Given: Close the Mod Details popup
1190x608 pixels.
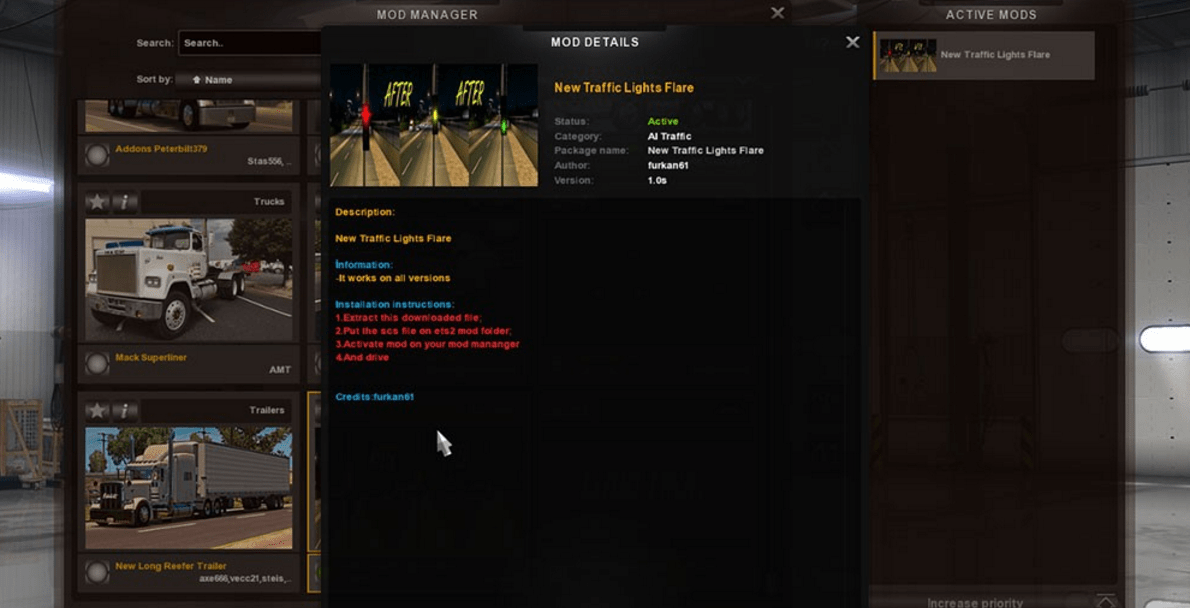Looking at the screenshot, I should pyautogui.click(x=852, y=42).
